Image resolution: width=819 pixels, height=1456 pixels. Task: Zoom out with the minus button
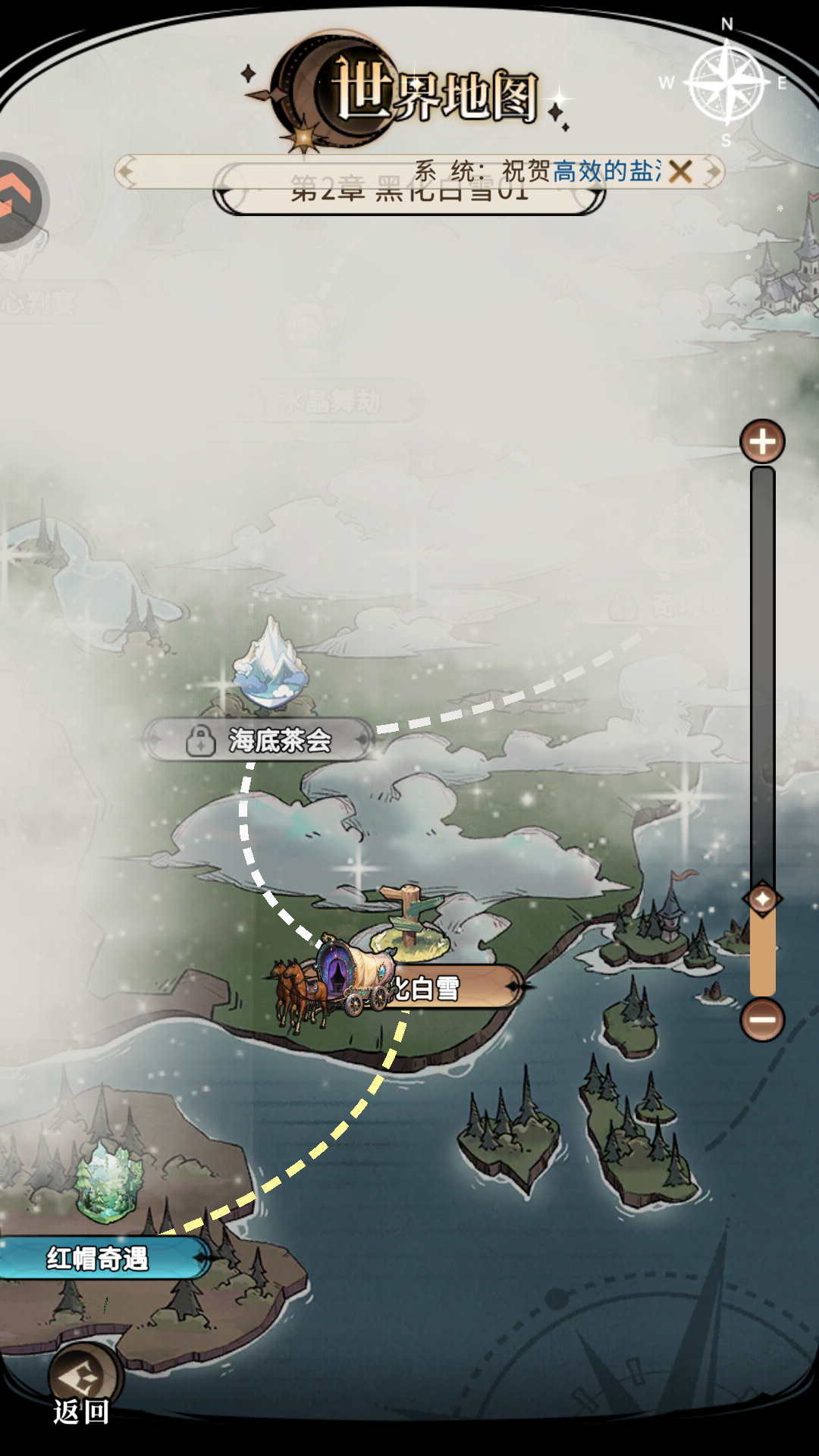point(762,1019)
